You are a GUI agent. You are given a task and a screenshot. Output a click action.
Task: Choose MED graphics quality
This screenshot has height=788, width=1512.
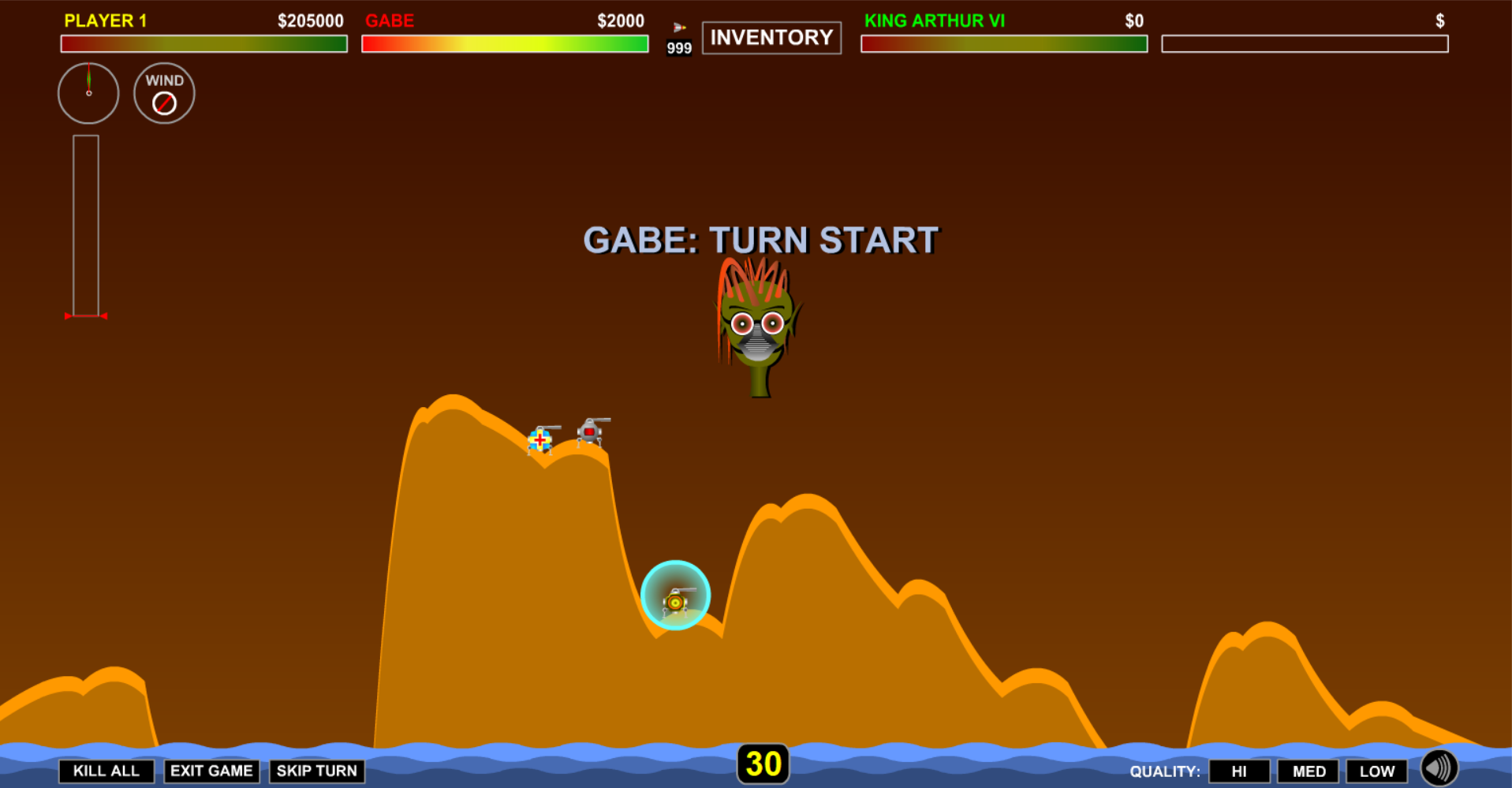1308,771
